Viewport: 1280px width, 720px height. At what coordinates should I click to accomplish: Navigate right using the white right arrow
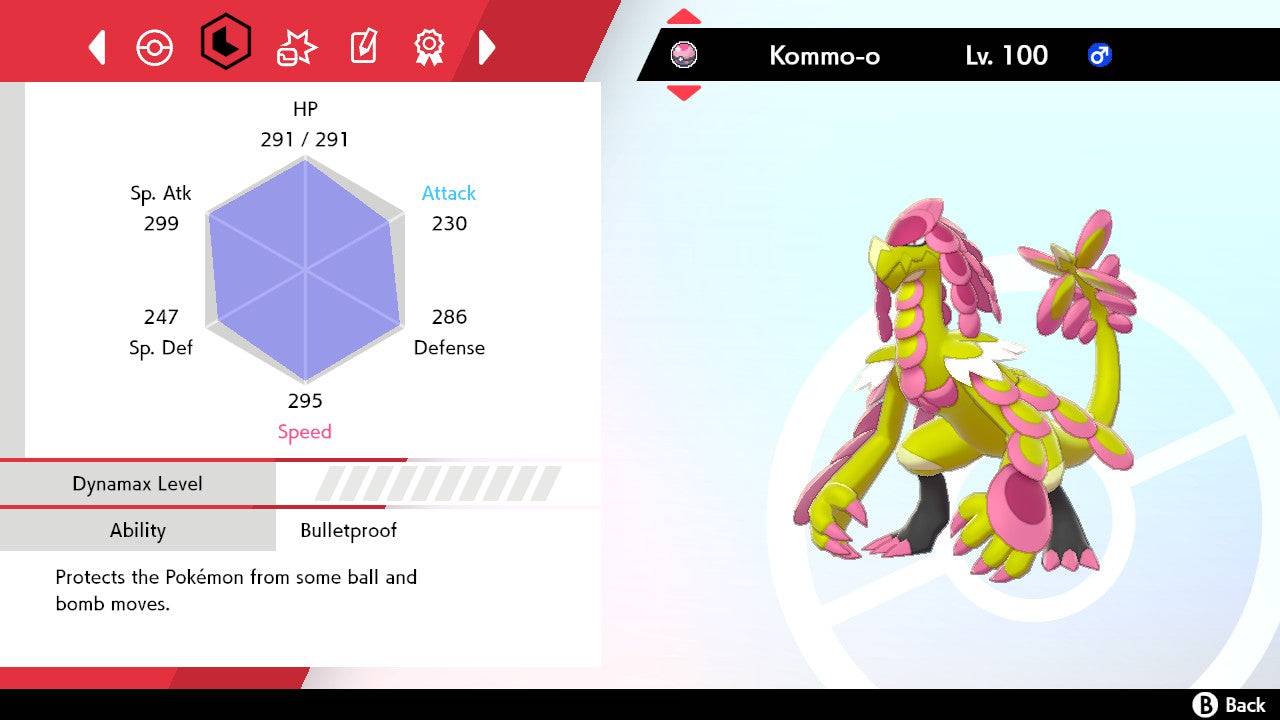[x=488, y=46]
